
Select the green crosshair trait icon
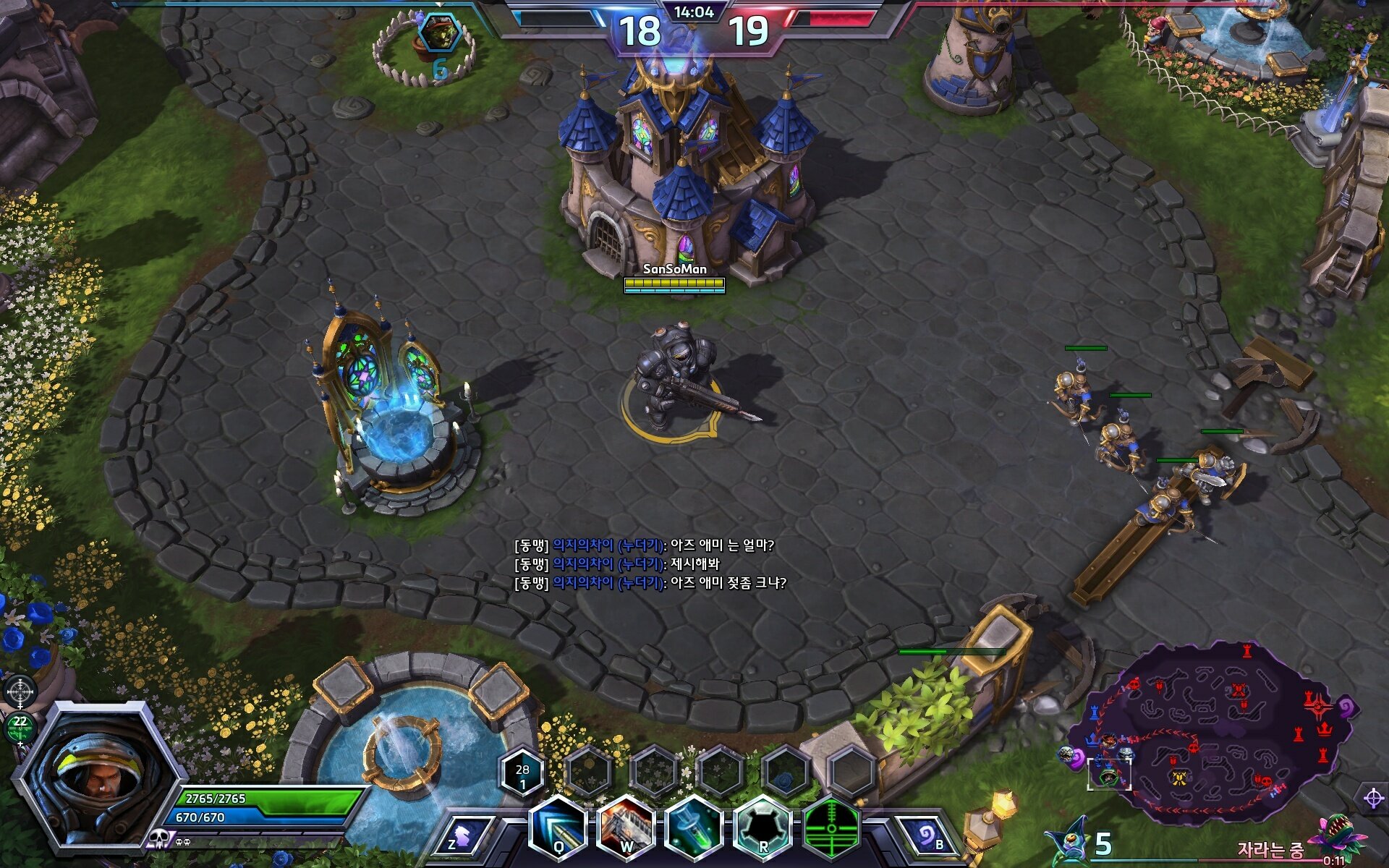click(831, 829)
